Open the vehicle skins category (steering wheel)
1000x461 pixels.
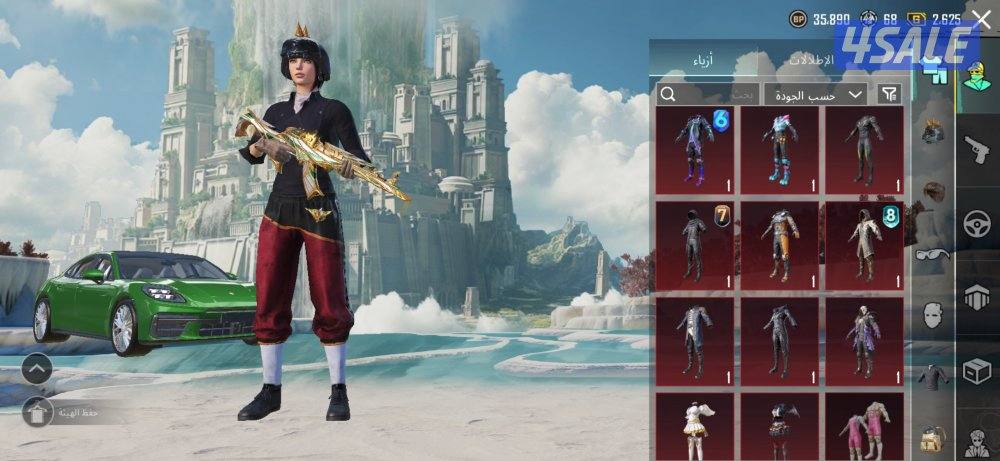coord(977,224)
